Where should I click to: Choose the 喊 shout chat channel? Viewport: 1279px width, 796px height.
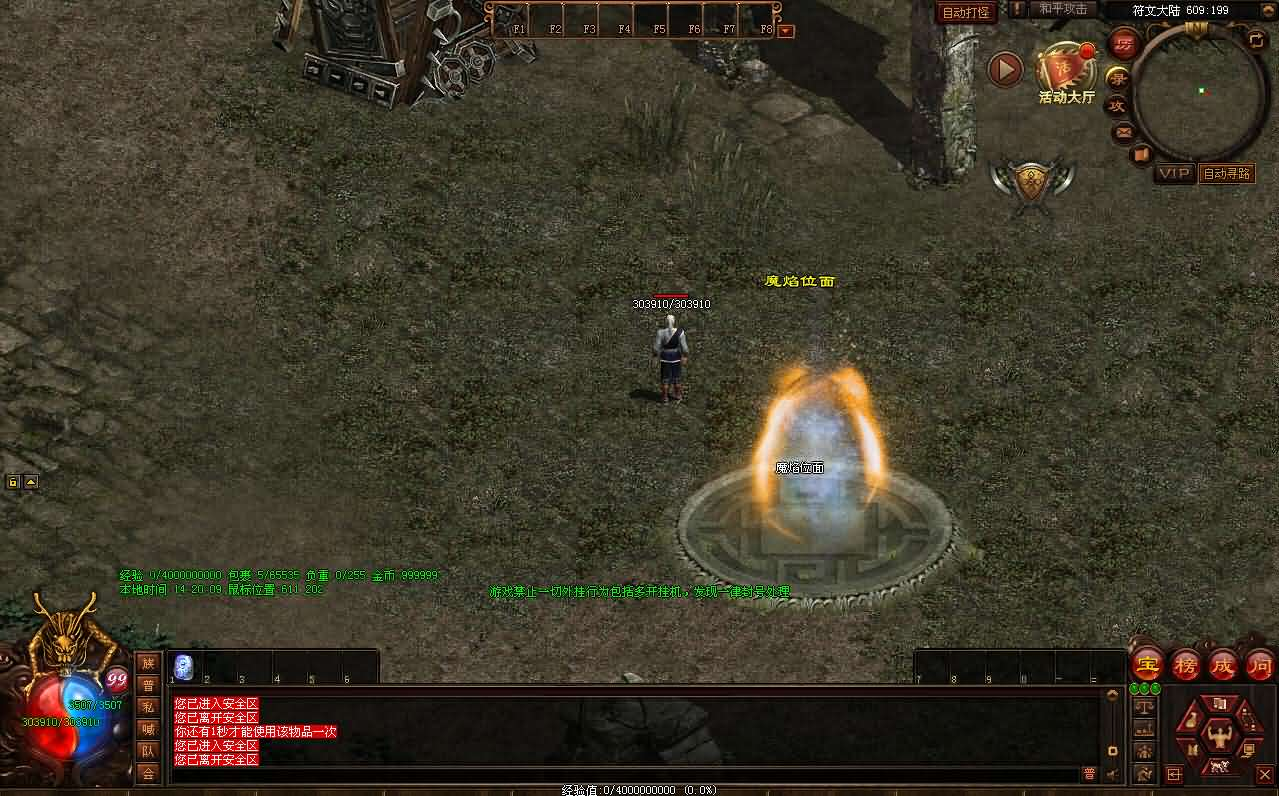pyautogui.click(x=148, y=729)
